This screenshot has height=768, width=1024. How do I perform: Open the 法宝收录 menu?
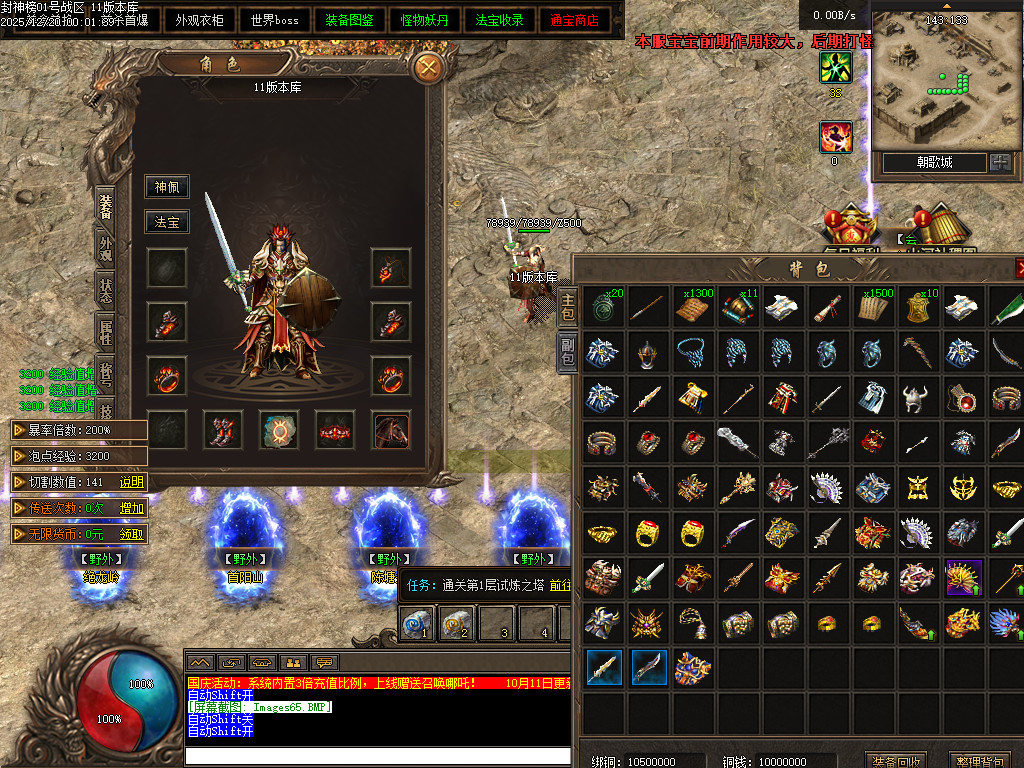point(499,20)
